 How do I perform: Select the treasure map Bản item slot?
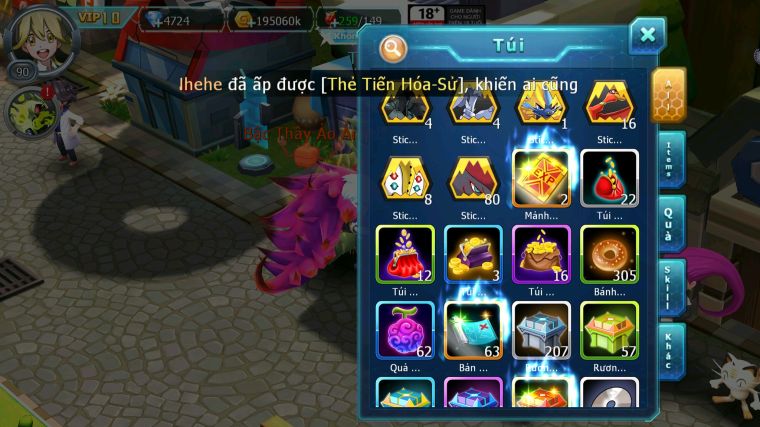pyautogui.click(x=472, y=330)
